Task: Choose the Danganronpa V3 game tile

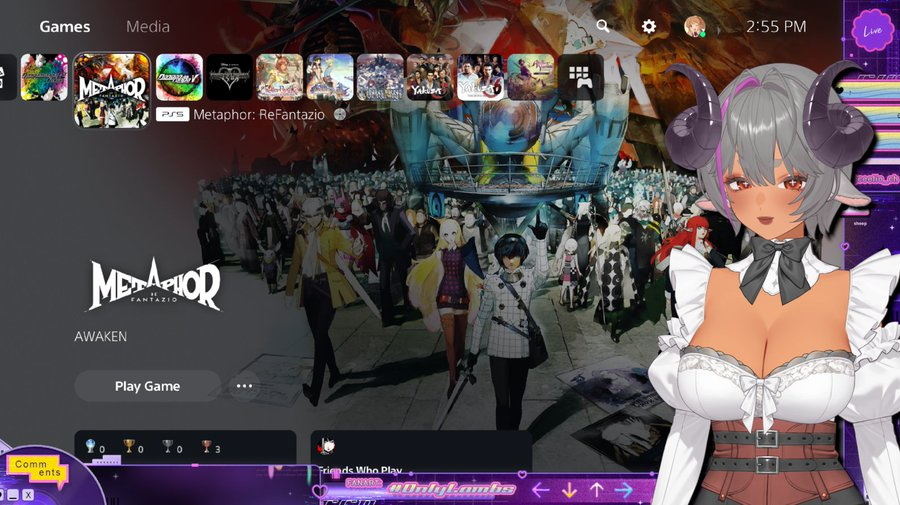Action: pyautogui.click(x=180, y=77)
